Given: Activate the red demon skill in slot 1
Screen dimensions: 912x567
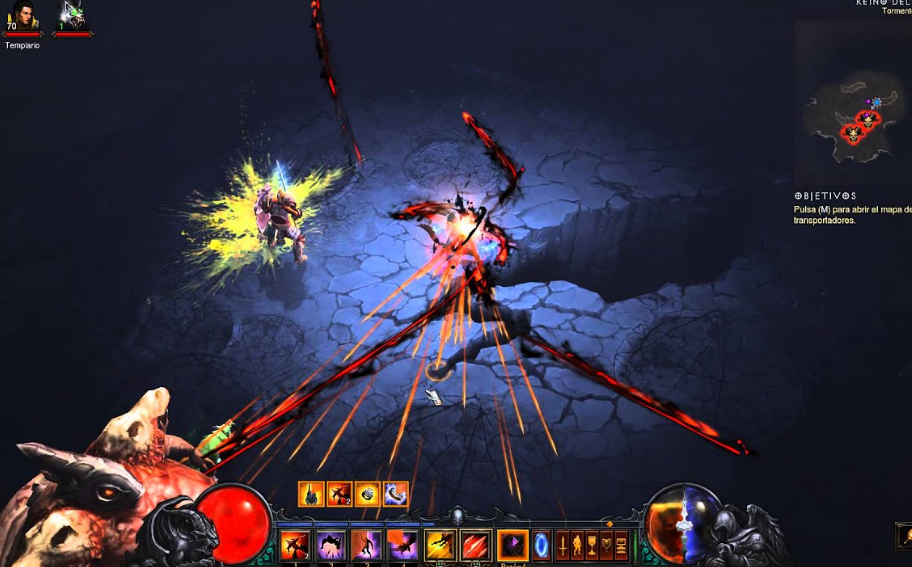Looking at the screenshot, I should pos(294,545).
